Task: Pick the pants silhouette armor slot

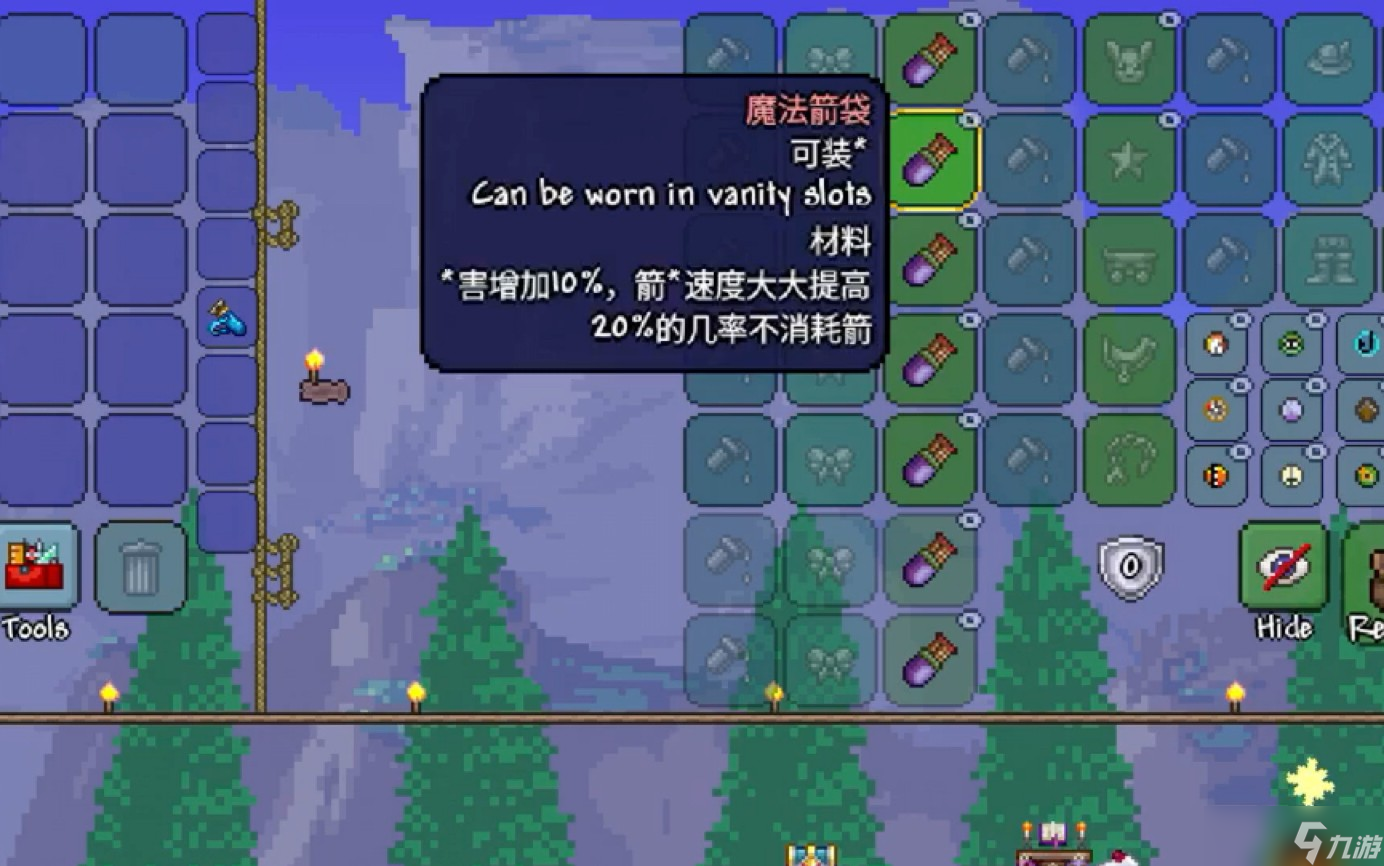Action: pyautogui.click(x=1328, y=260)
